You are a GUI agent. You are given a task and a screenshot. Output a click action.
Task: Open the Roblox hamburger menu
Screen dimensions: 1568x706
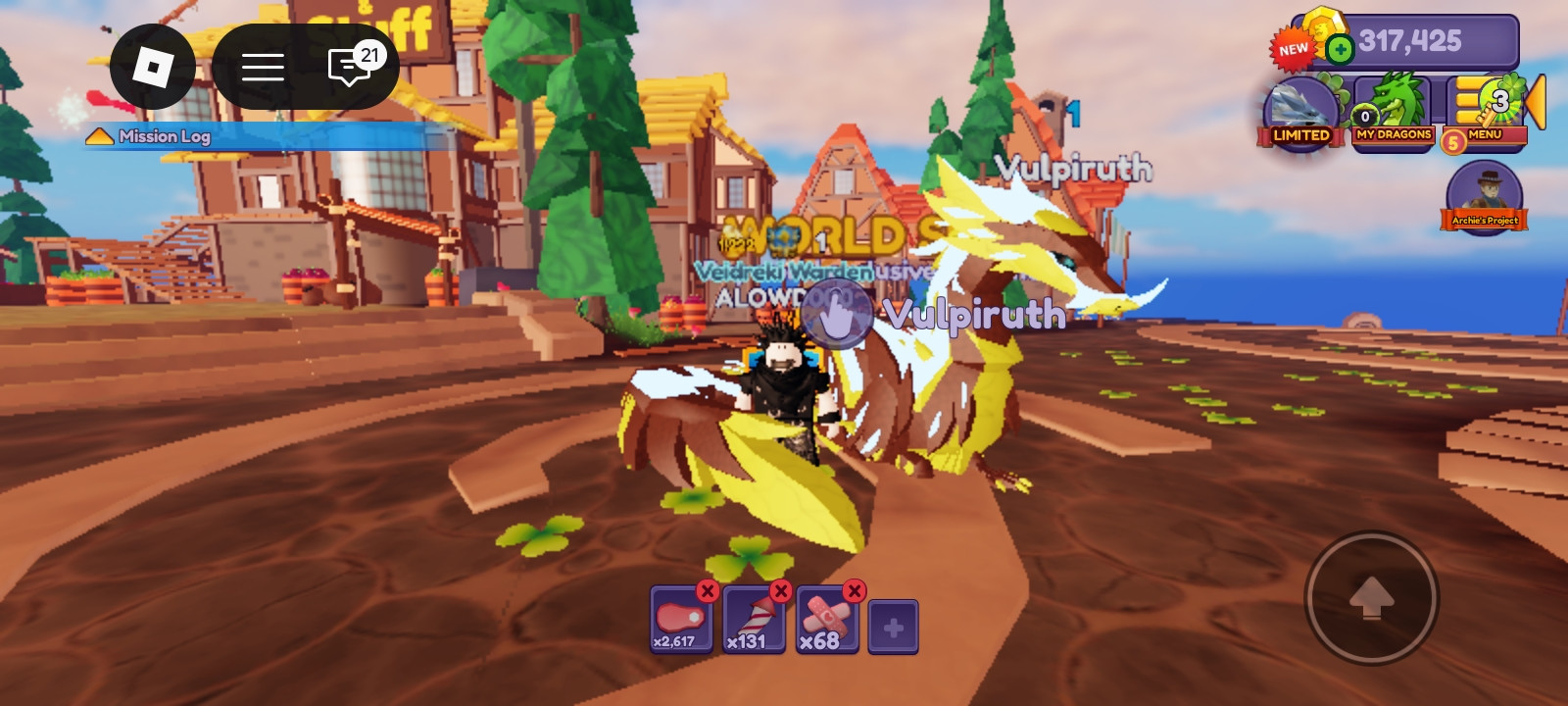tap(263, 67)
